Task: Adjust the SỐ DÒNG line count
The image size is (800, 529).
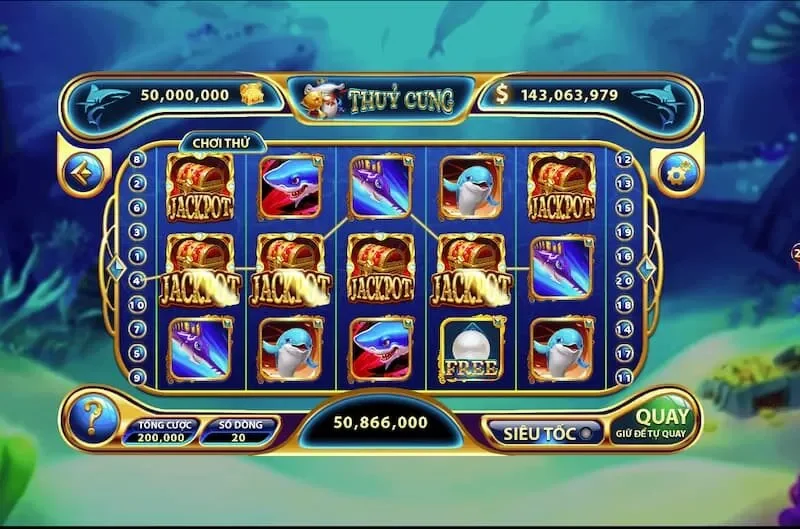Action: 238,431
